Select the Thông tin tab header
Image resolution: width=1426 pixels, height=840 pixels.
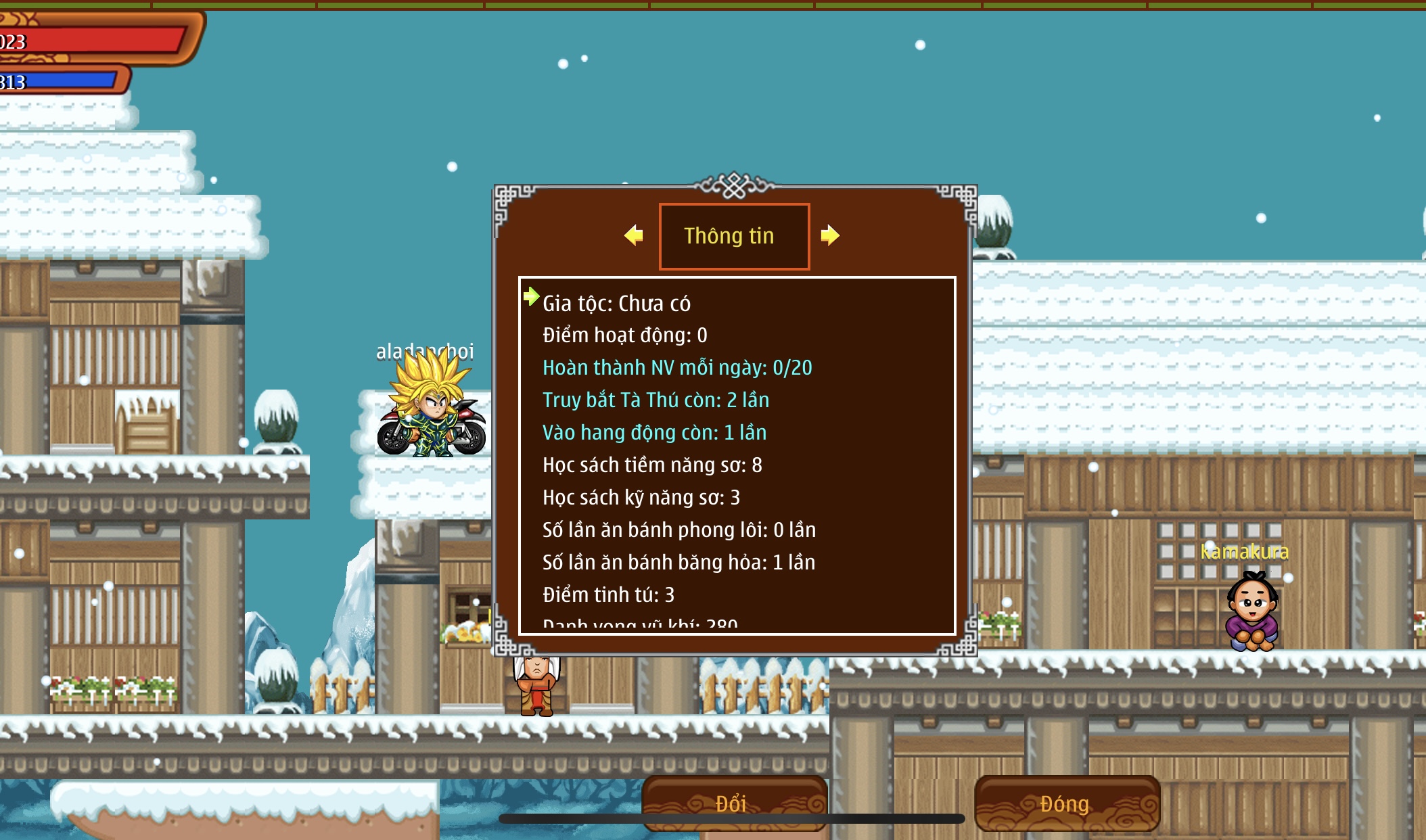pos(734,236)
